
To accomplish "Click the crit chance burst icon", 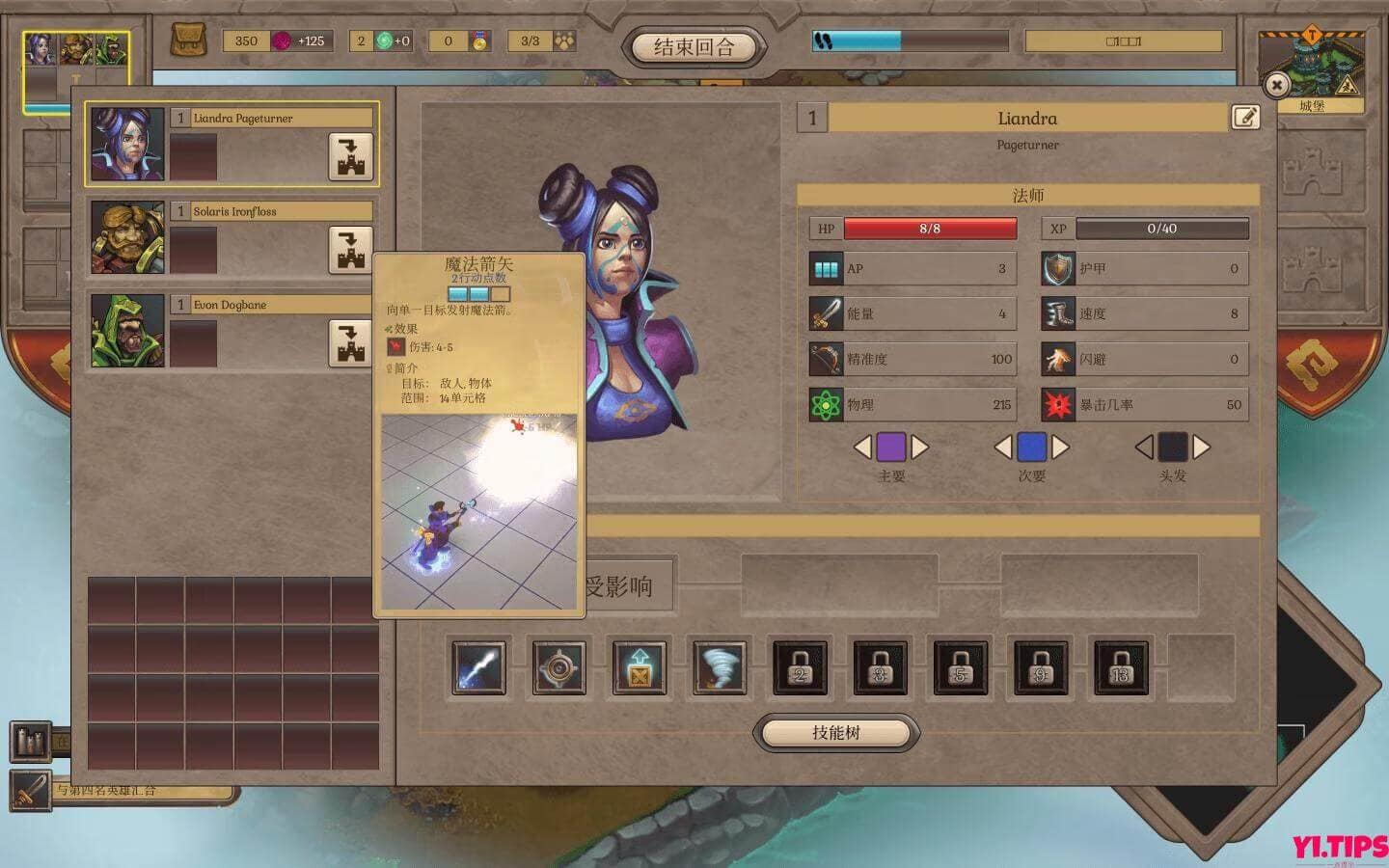I will [x=1059, y=404].
